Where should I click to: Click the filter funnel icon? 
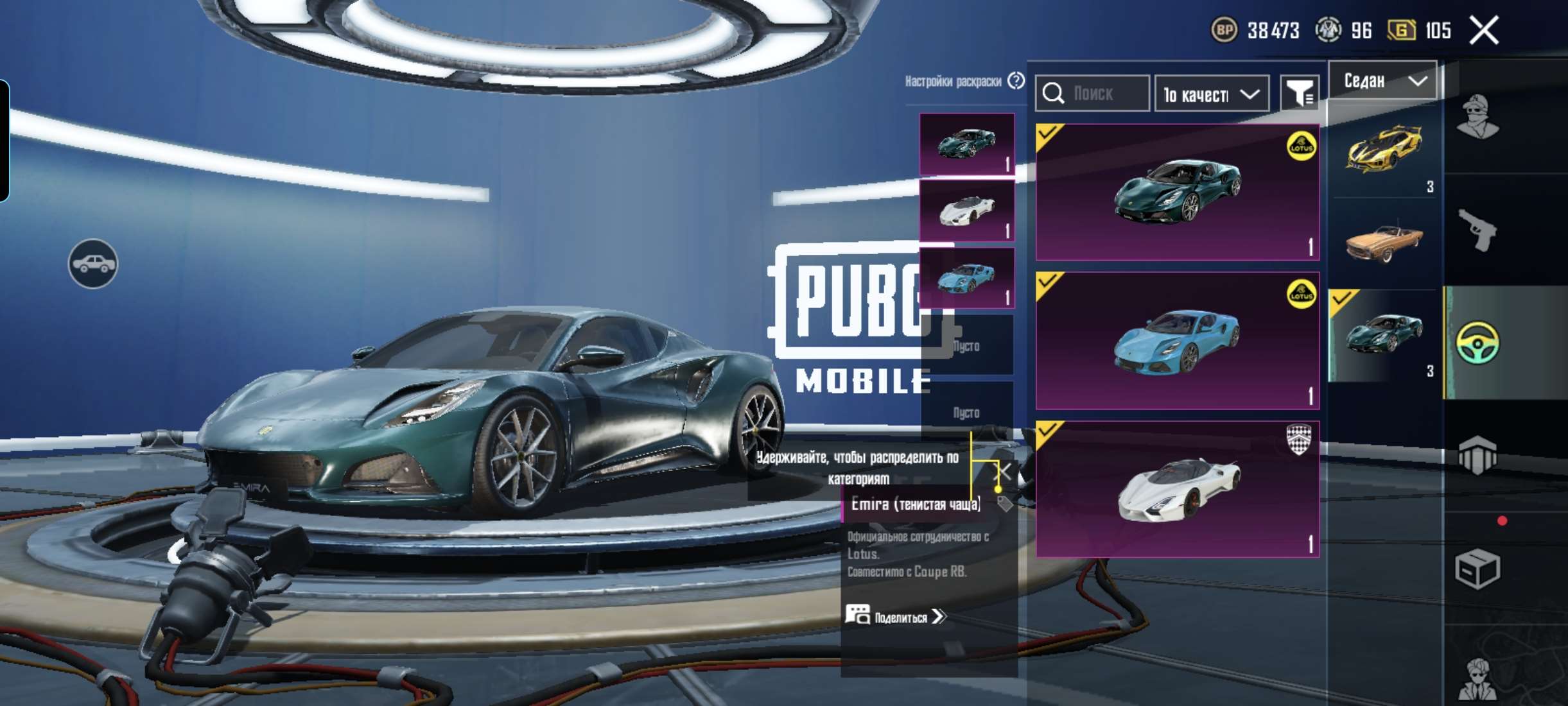[x=1300, y=94]
